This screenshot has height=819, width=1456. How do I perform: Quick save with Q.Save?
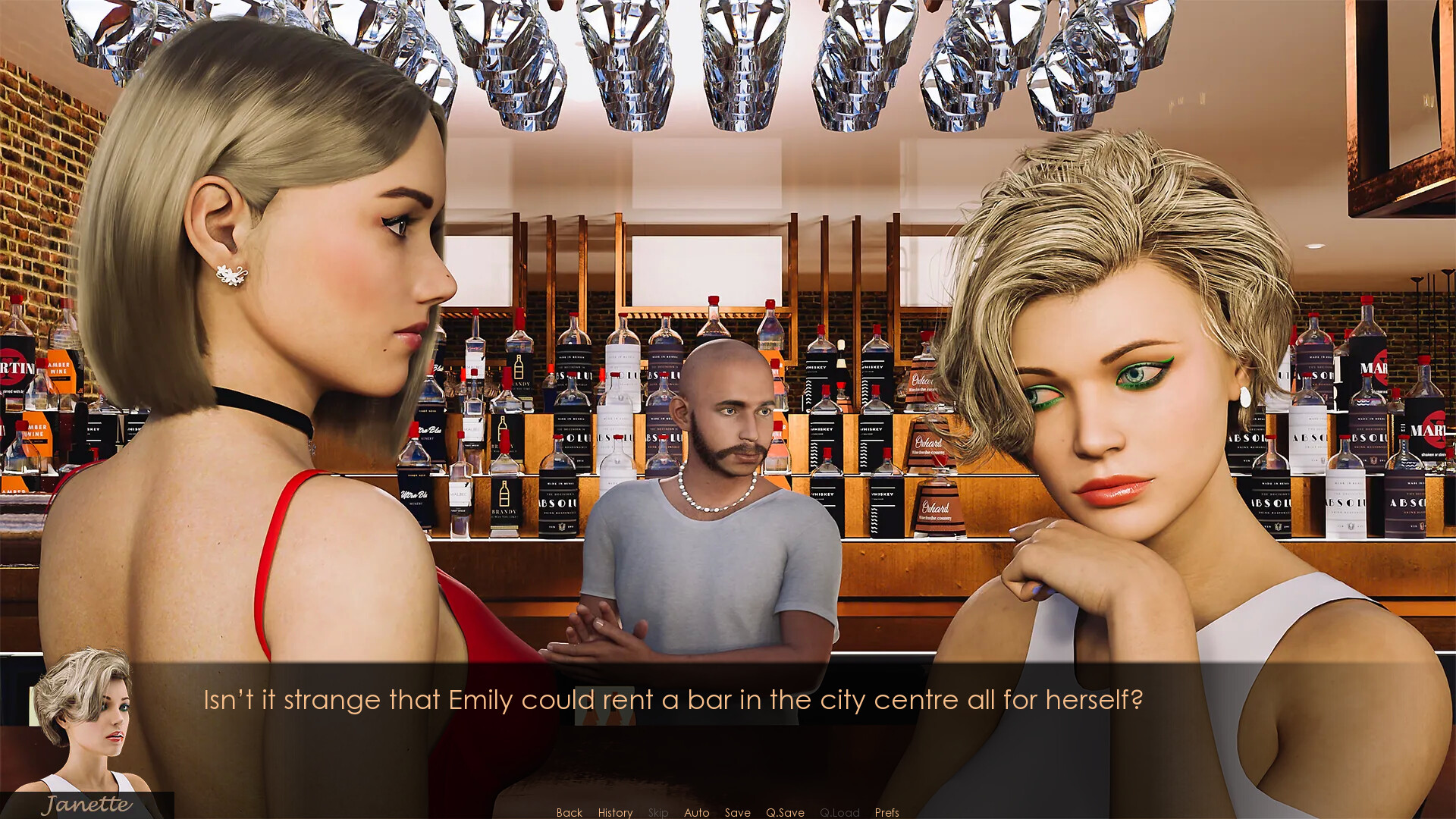(785, 812)
